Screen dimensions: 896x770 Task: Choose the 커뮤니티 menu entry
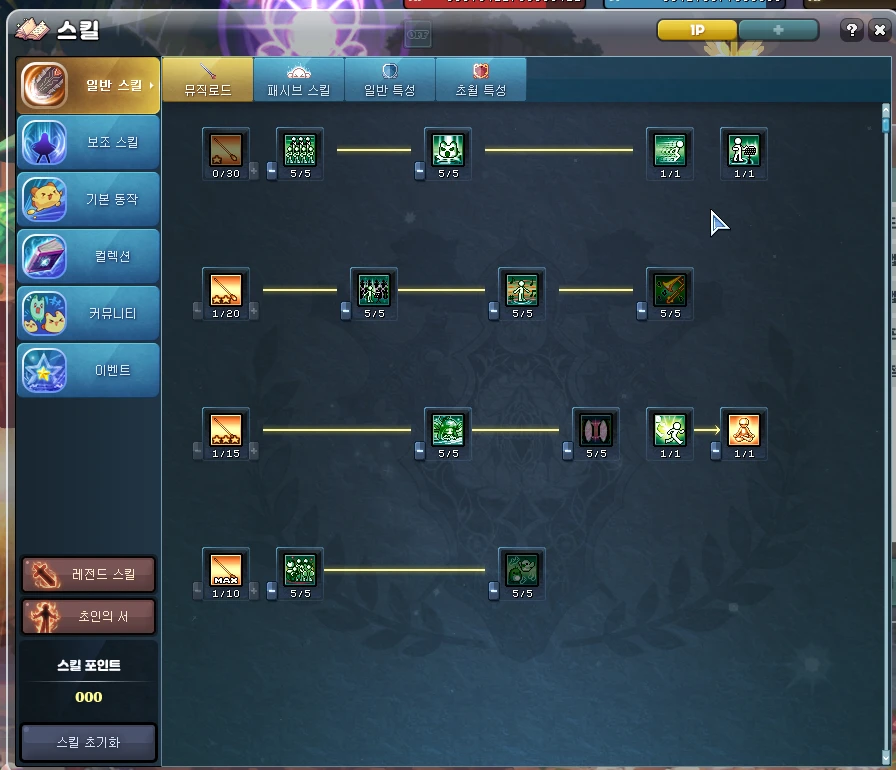(88, 313)
